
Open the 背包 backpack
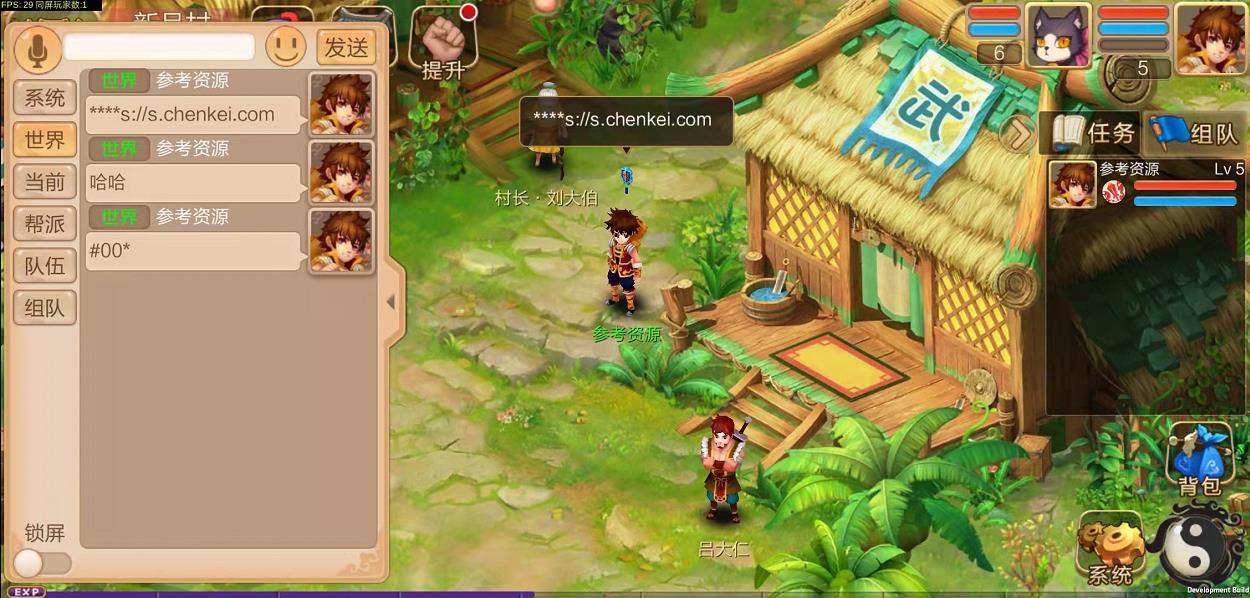pos(1199,460)
